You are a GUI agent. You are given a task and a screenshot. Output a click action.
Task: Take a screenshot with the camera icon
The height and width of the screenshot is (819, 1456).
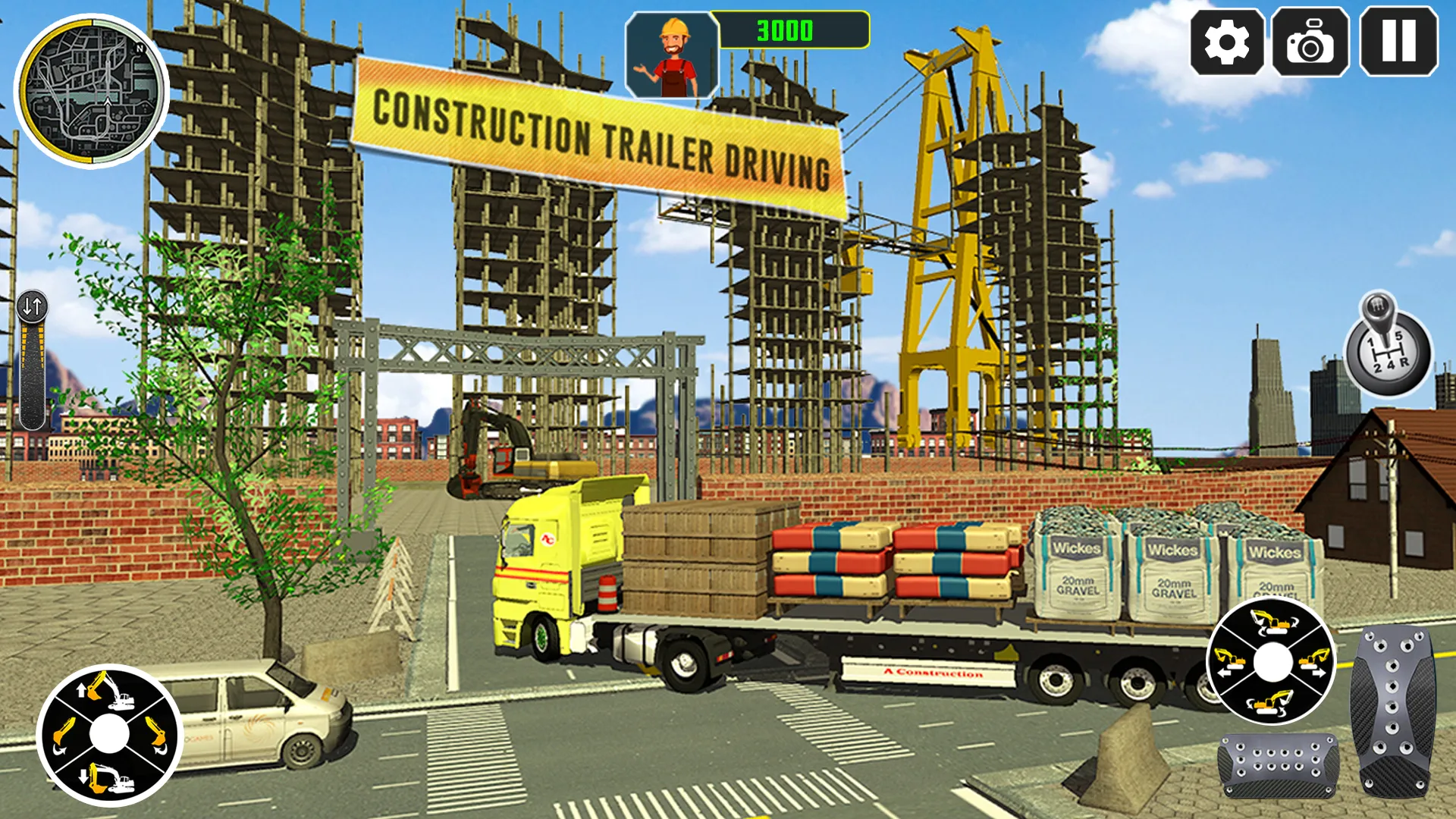click(x=1311, y=43)
